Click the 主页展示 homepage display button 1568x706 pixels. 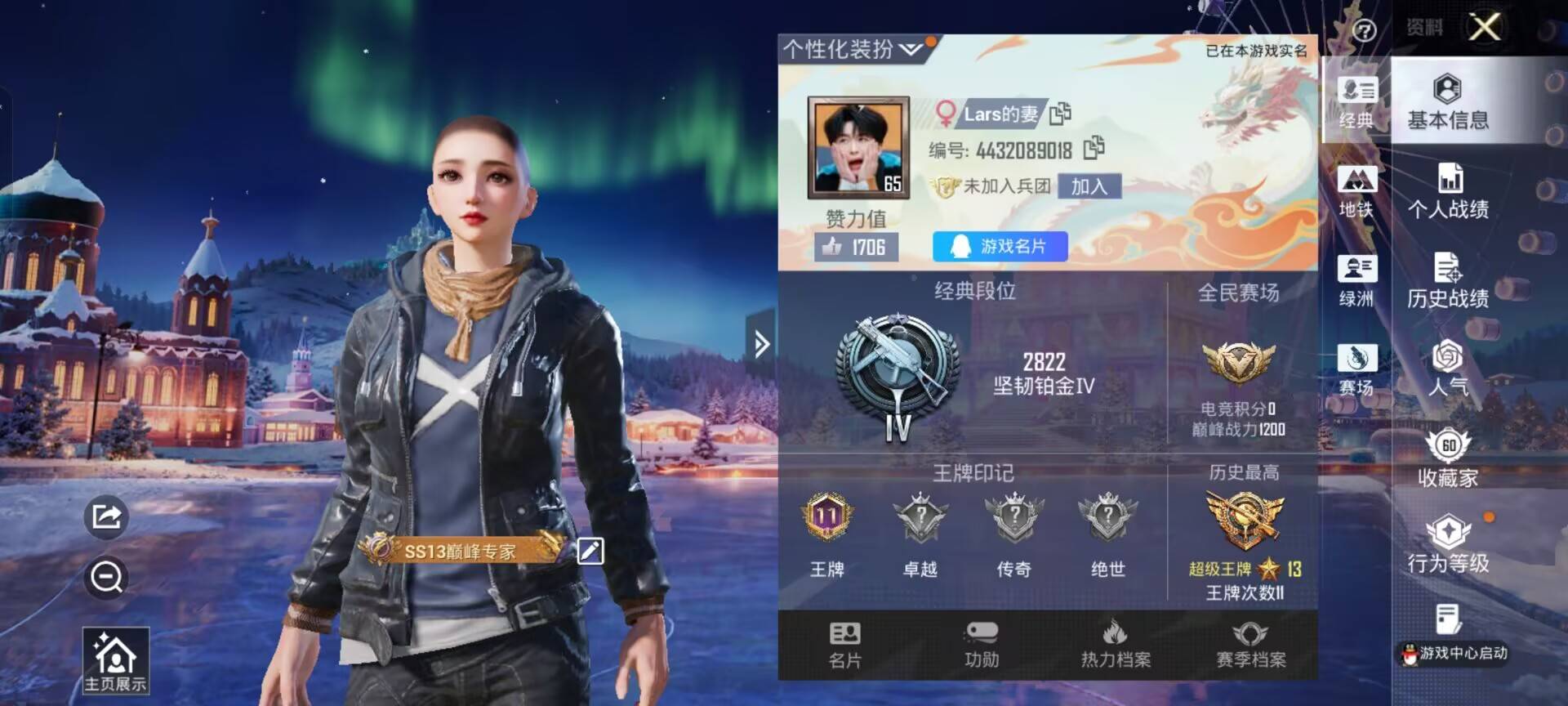click(115, 660)
